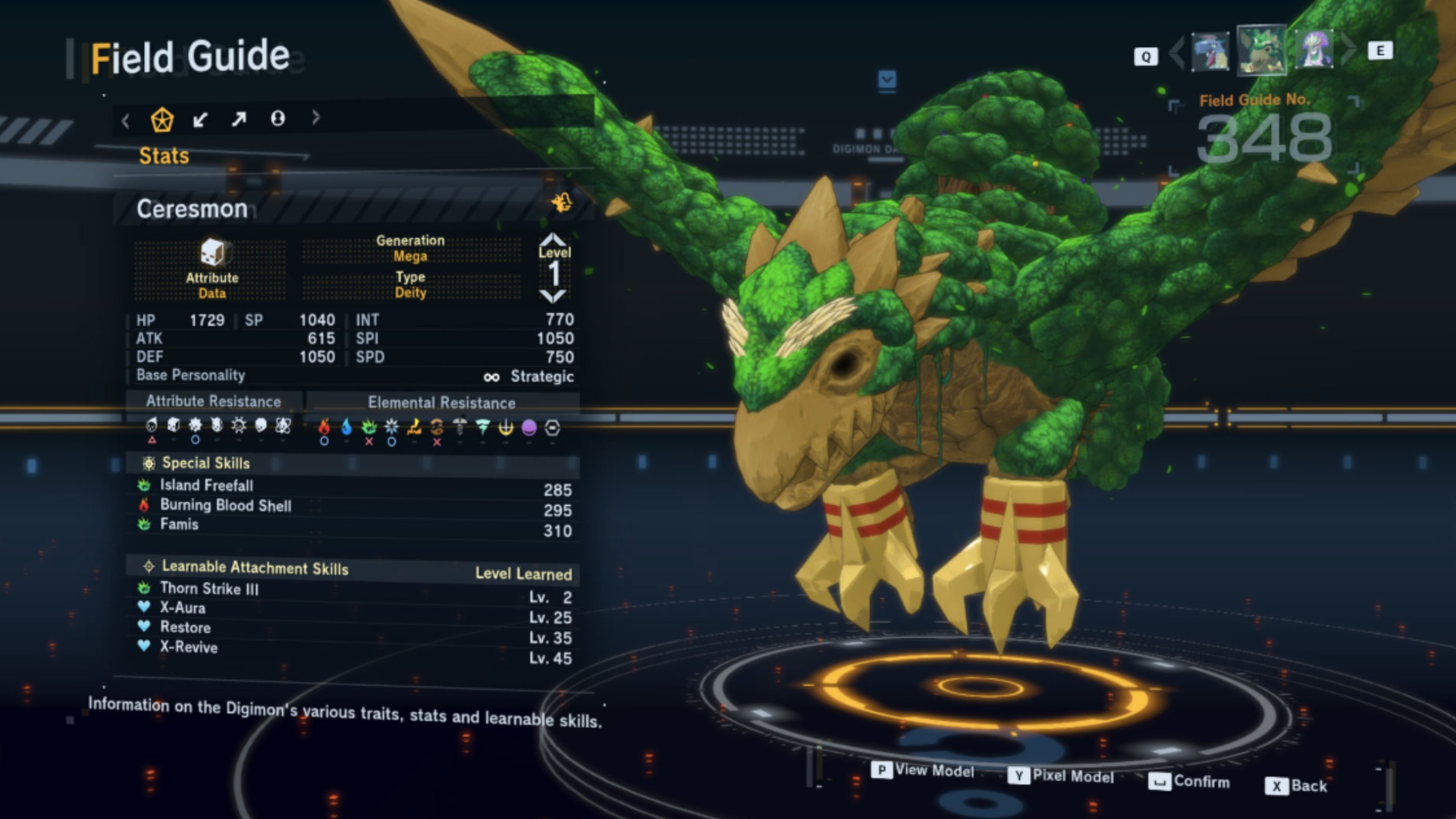Screen dimensions: 1456x819
Task: Switch to the down-left arrow tab
Action: 200,119
